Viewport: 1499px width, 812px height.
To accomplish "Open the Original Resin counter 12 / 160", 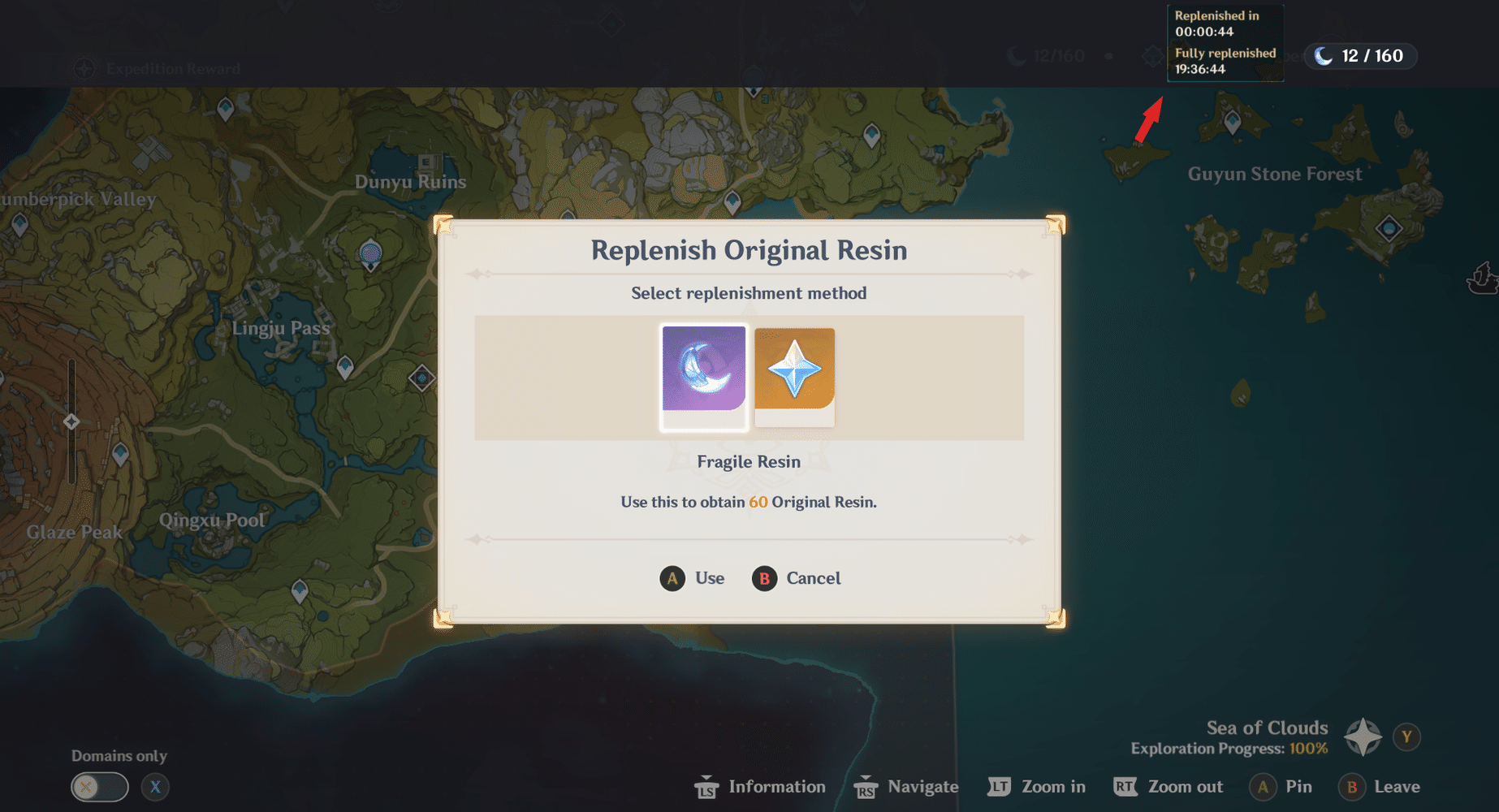I will coord(1360,56).
